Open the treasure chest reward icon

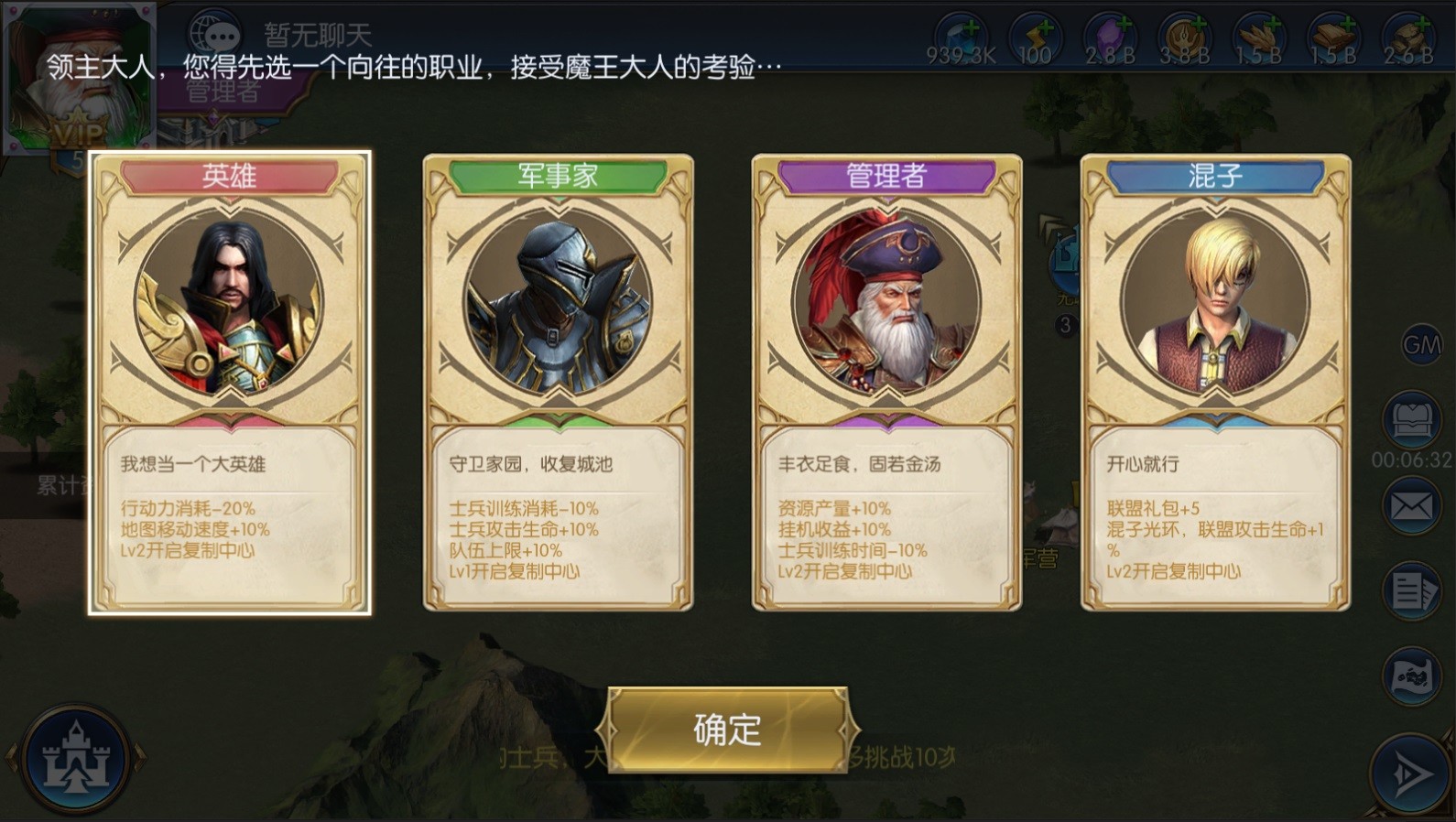1414,416
